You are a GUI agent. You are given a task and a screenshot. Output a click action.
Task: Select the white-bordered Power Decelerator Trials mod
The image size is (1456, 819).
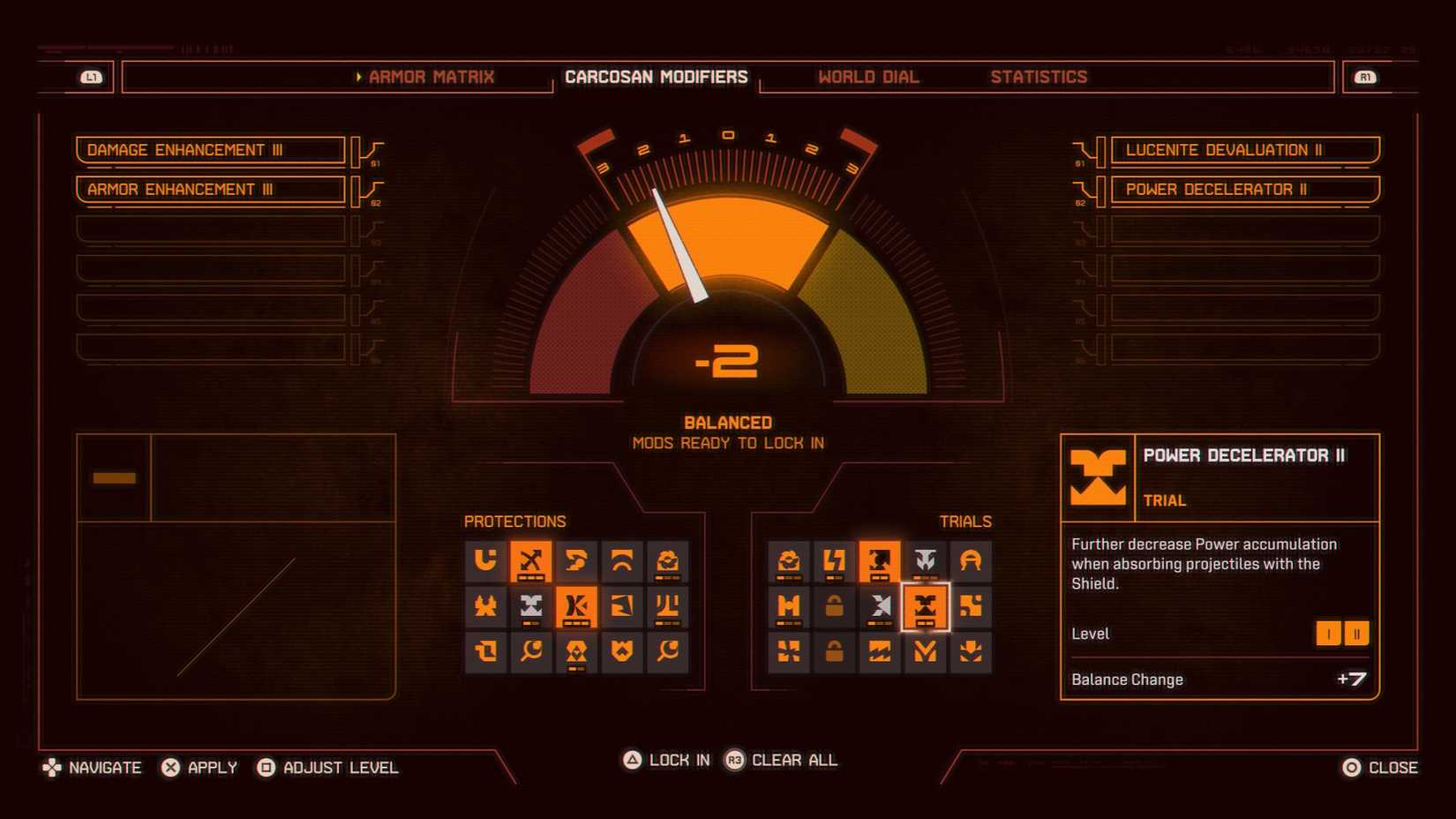[926, 606]
